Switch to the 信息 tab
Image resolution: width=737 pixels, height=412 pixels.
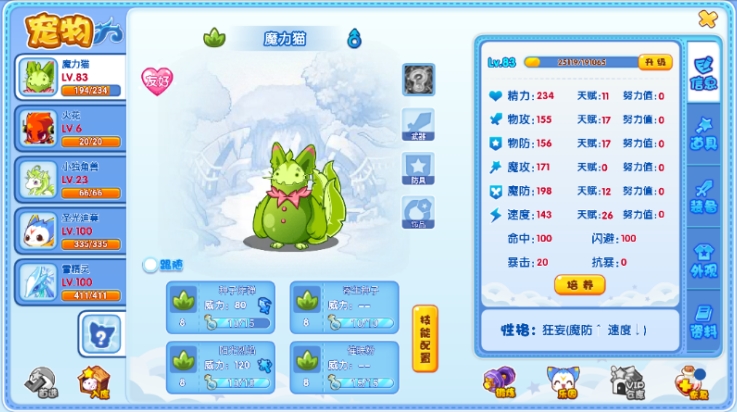coord(703,70)
